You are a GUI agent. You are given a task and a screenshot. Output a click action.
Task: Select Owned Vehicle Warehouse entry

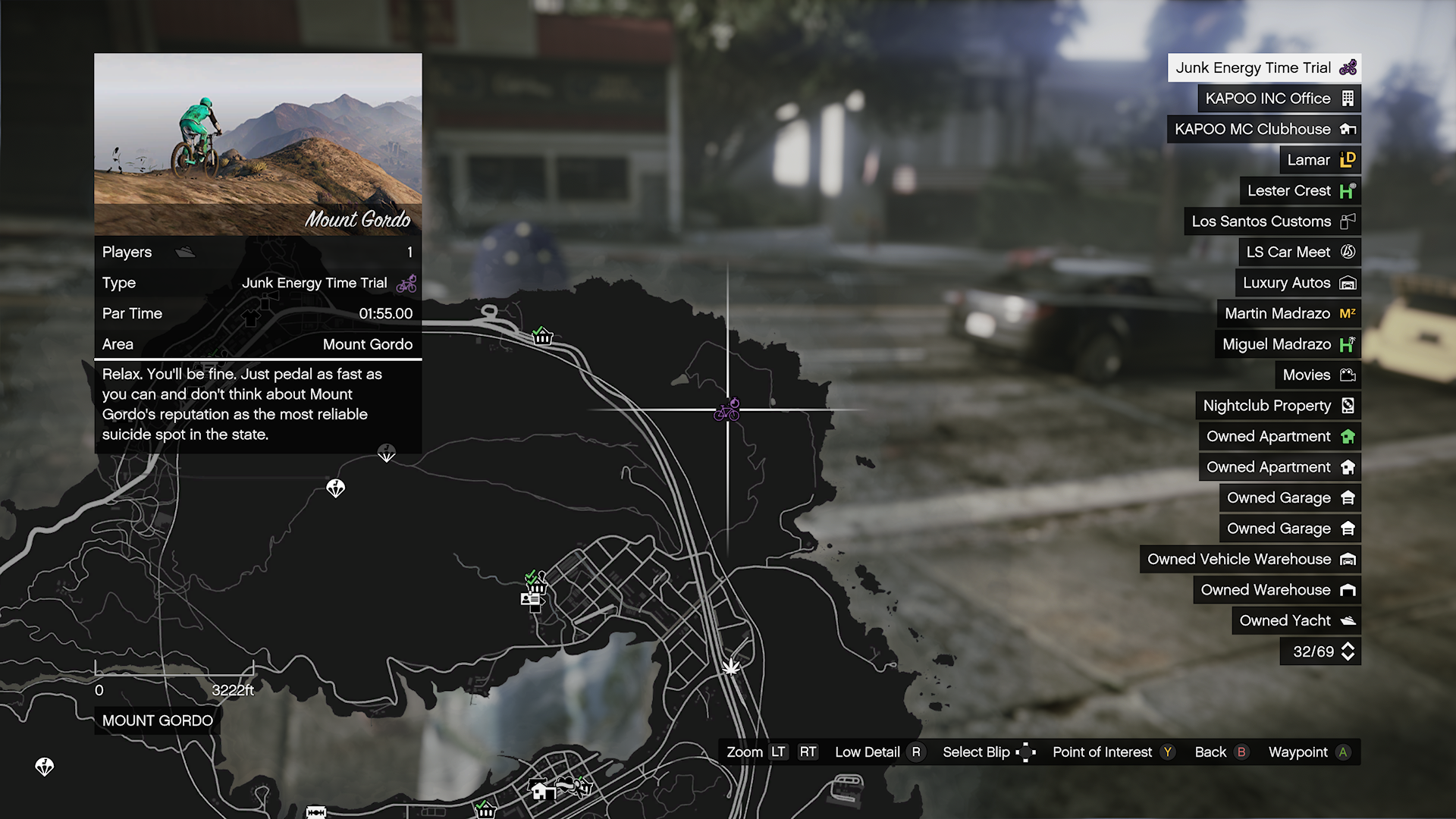pyautogui.click(x=1250, y=559)
